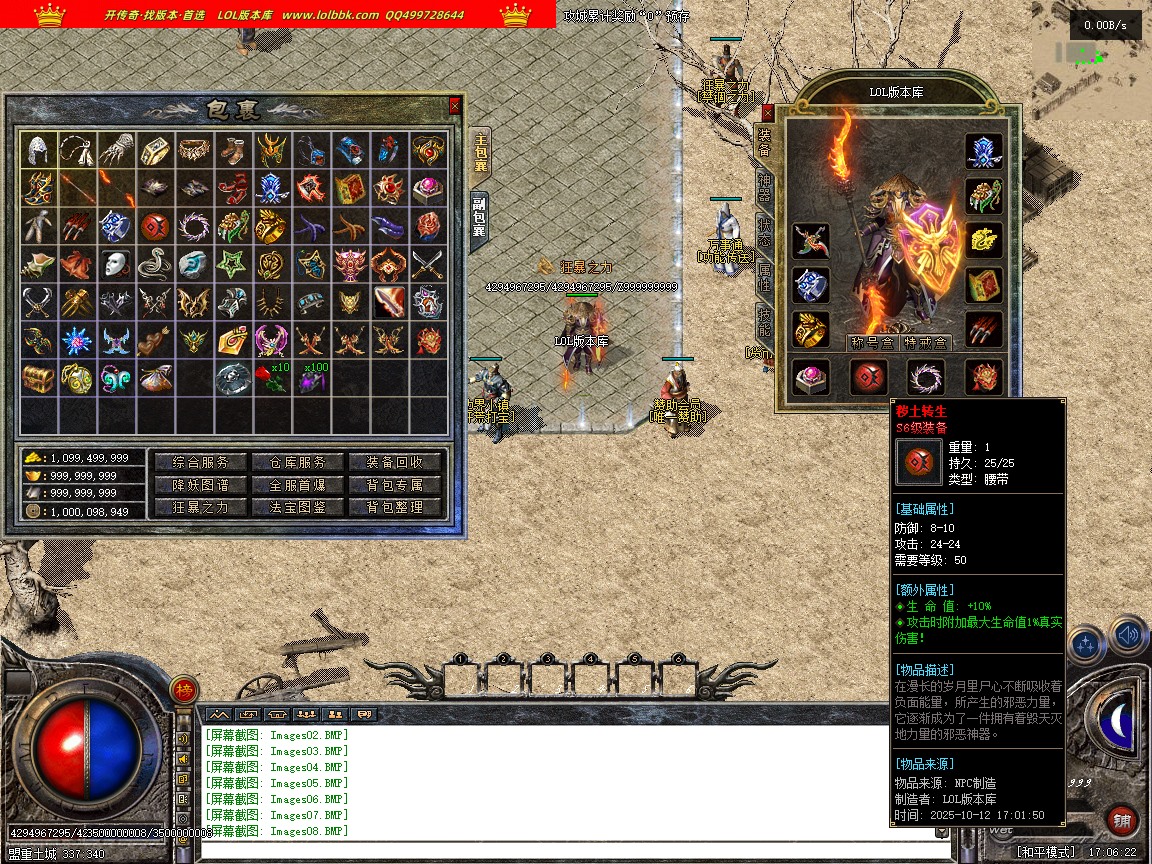Select the white mask item in the bag
Image resolution: width=1152 pixels, height=864 pixels.
116,264
